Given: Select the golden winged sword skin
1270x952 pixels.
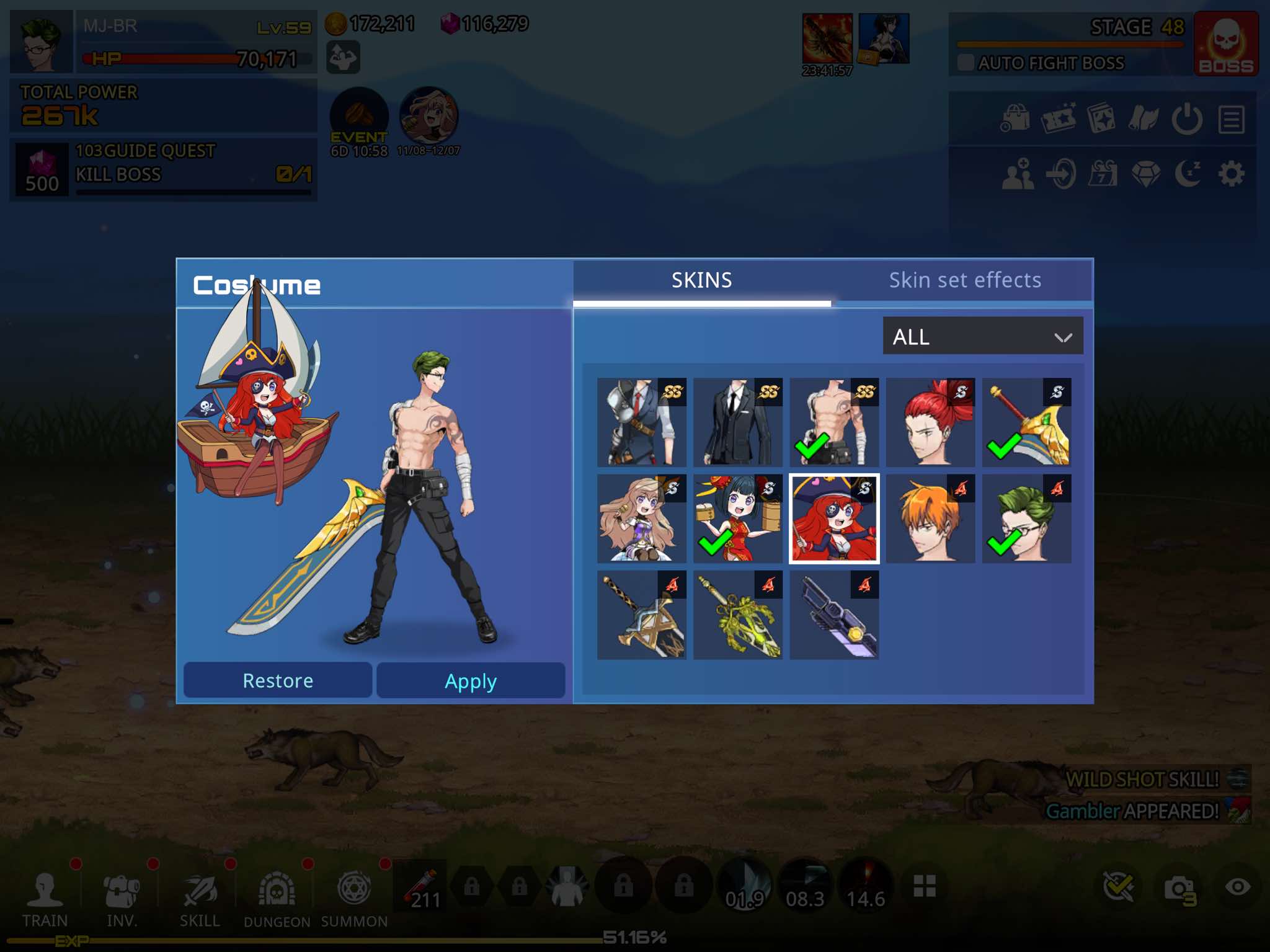Looking at the screenshot, I should [1026, 422].
